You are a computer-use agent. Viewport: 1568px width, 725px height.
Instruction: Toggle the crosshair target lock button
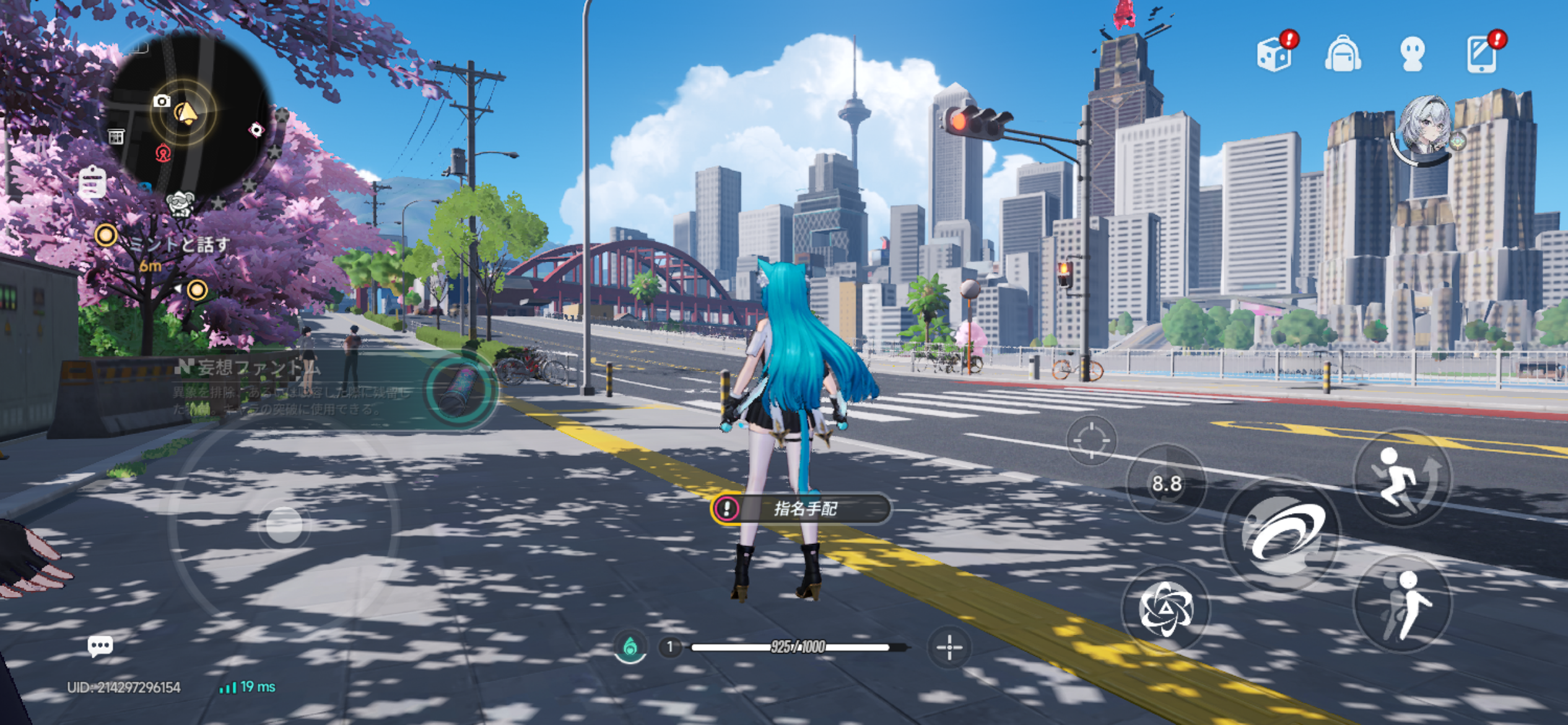point(1091,440)
